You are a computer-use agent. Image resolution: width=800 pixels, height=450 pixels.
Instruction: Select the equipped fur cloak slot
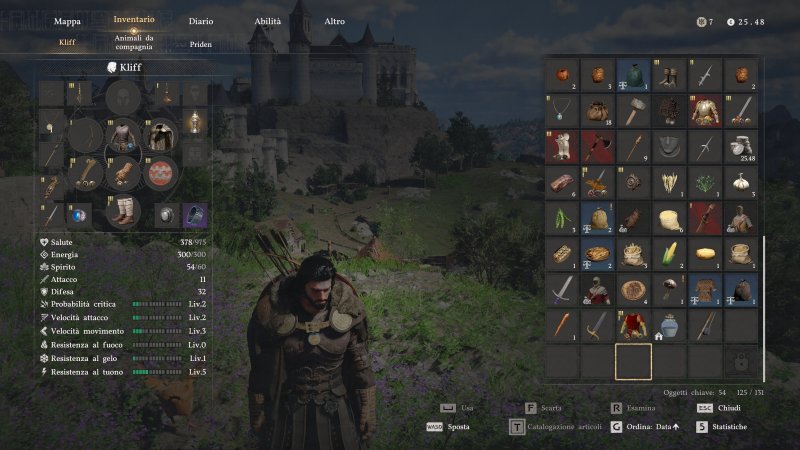pos(159,133)
